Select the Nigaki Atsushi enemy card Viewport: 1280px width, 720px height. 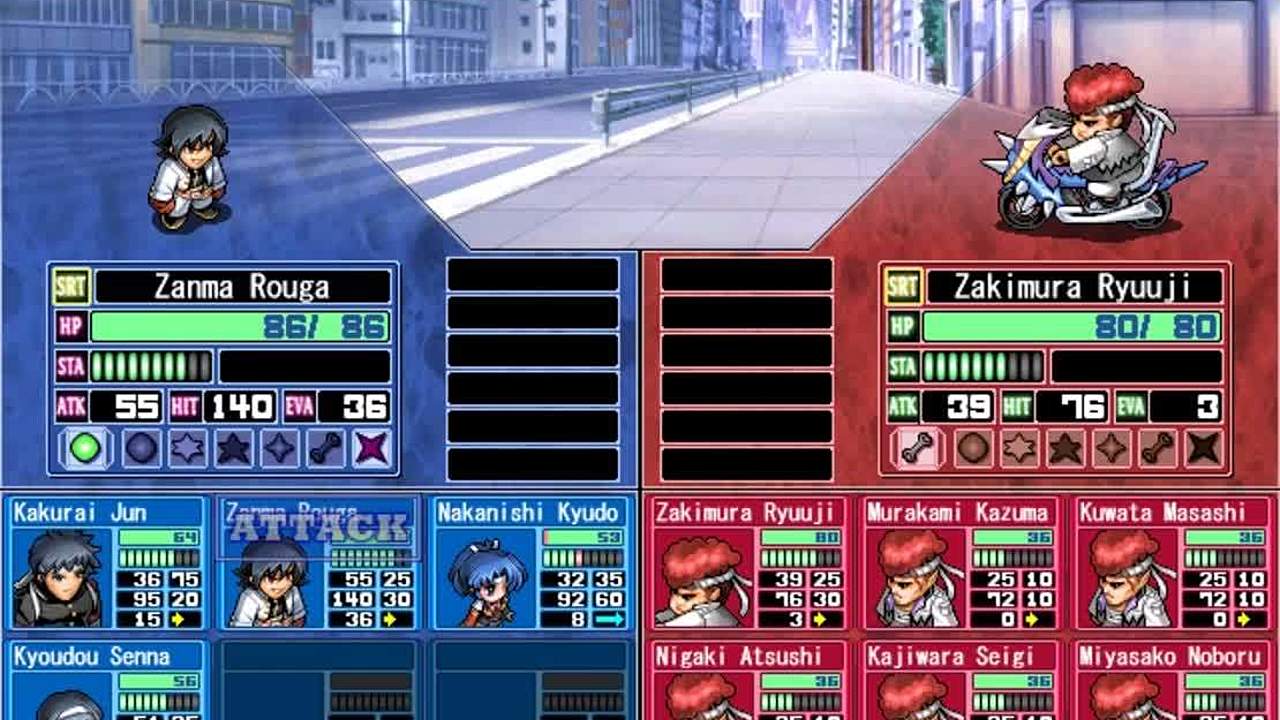[x=746, y=681]
